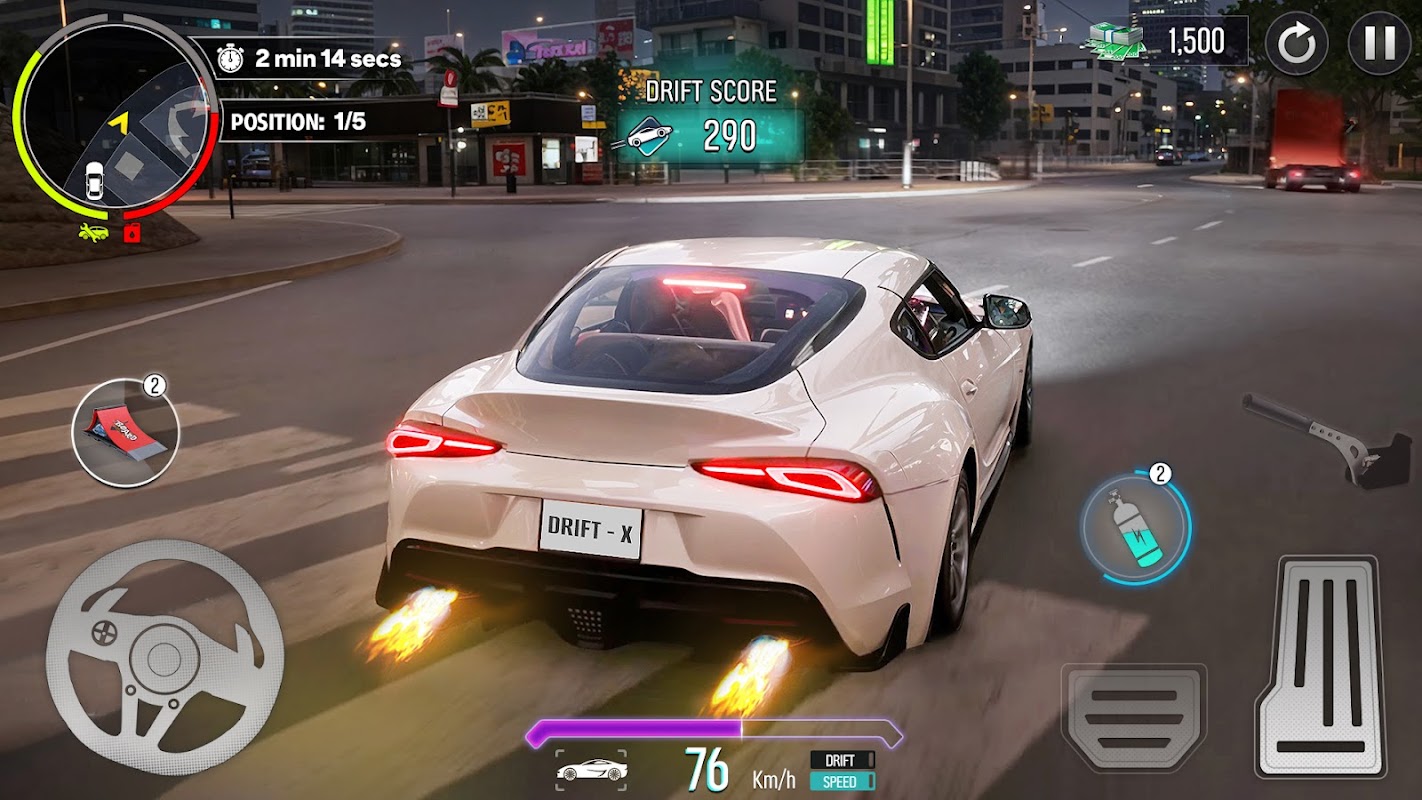The image size is (1422, 800).
Task: Tap the steering wheel control
Action: 165,656
